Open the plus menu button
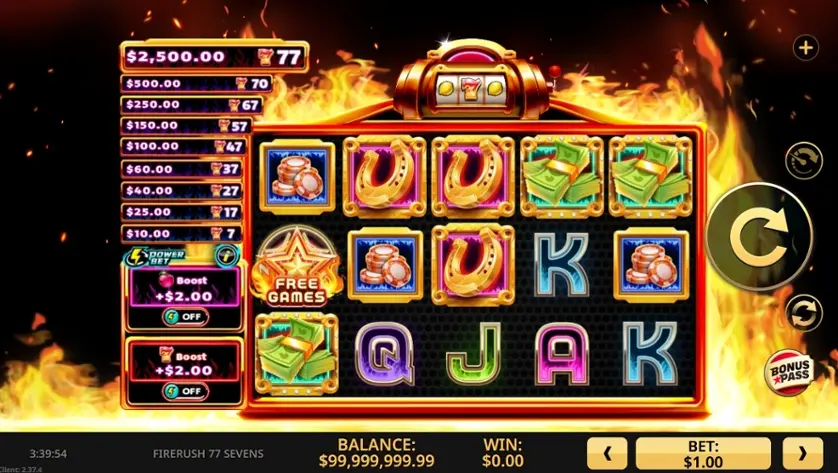 click(805, 47)
